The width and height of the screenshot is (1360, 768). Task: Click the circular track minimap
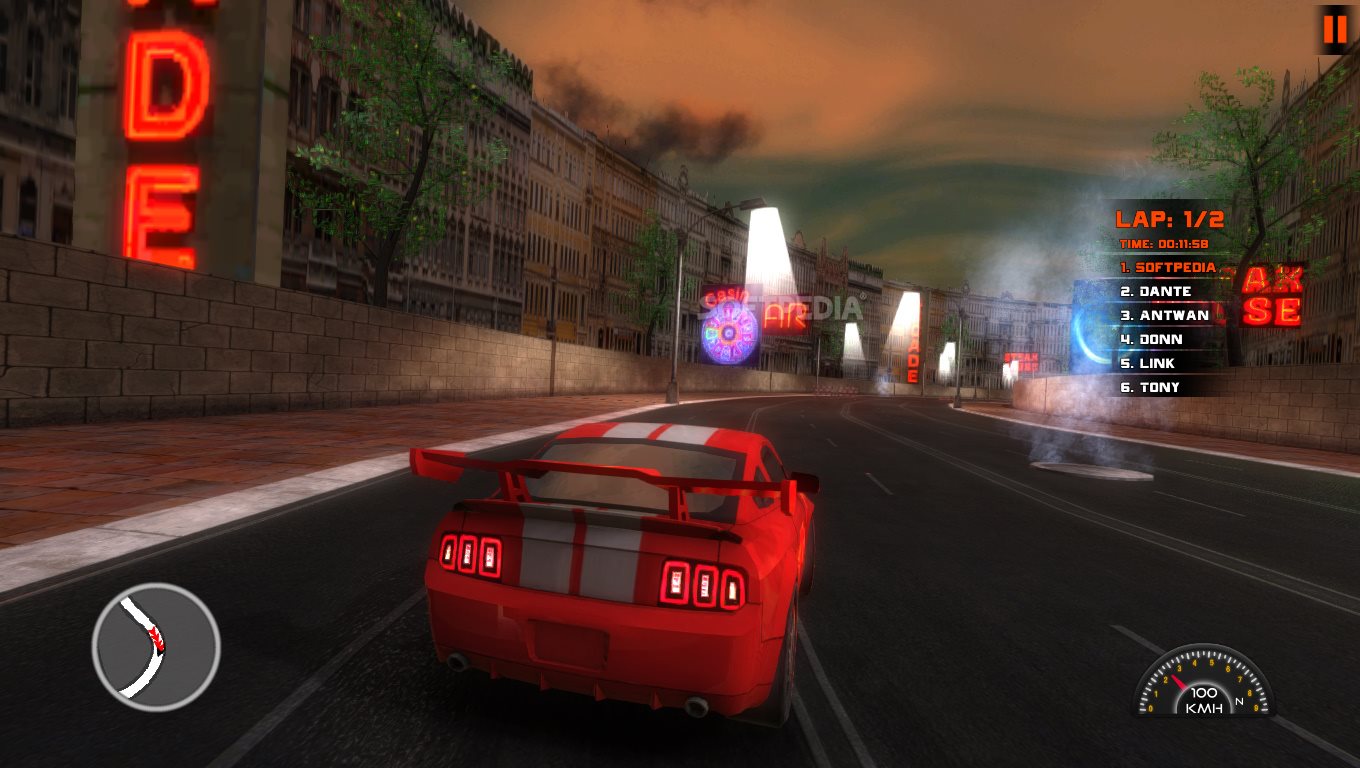click(x=156, y=647)
